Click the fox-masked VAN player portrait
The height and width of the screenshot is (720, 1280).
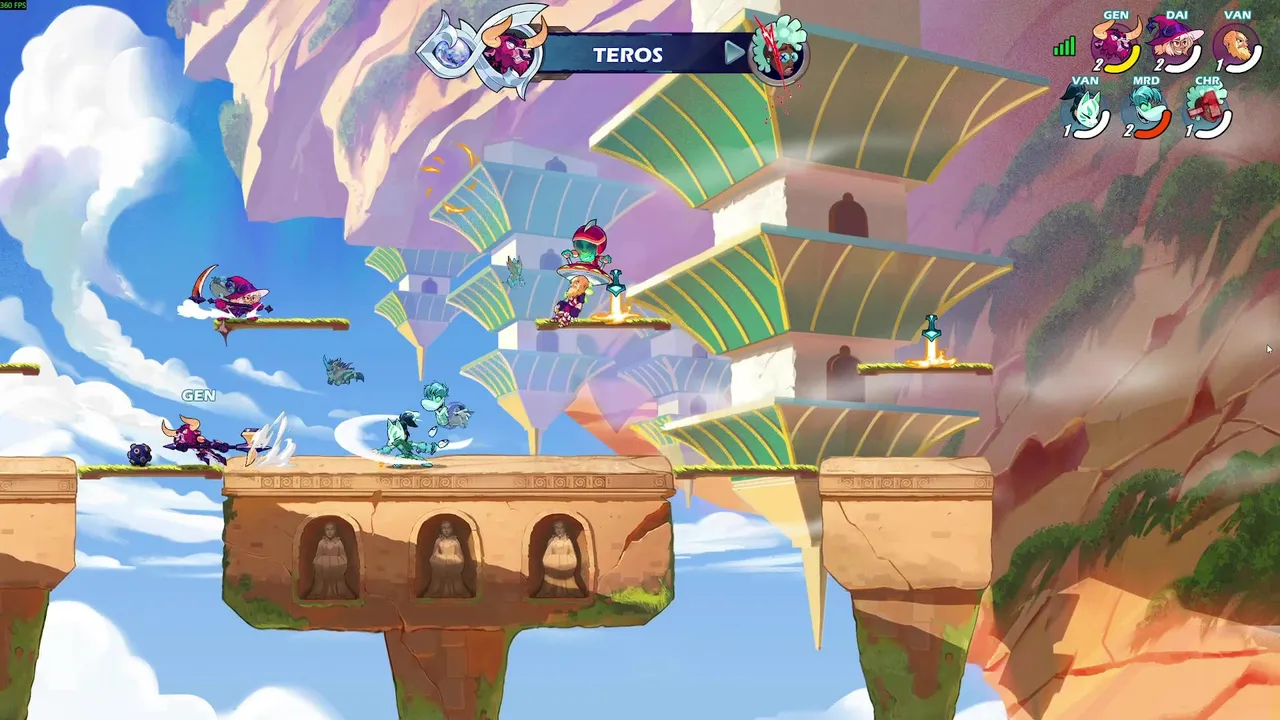tap(1085, 110)
